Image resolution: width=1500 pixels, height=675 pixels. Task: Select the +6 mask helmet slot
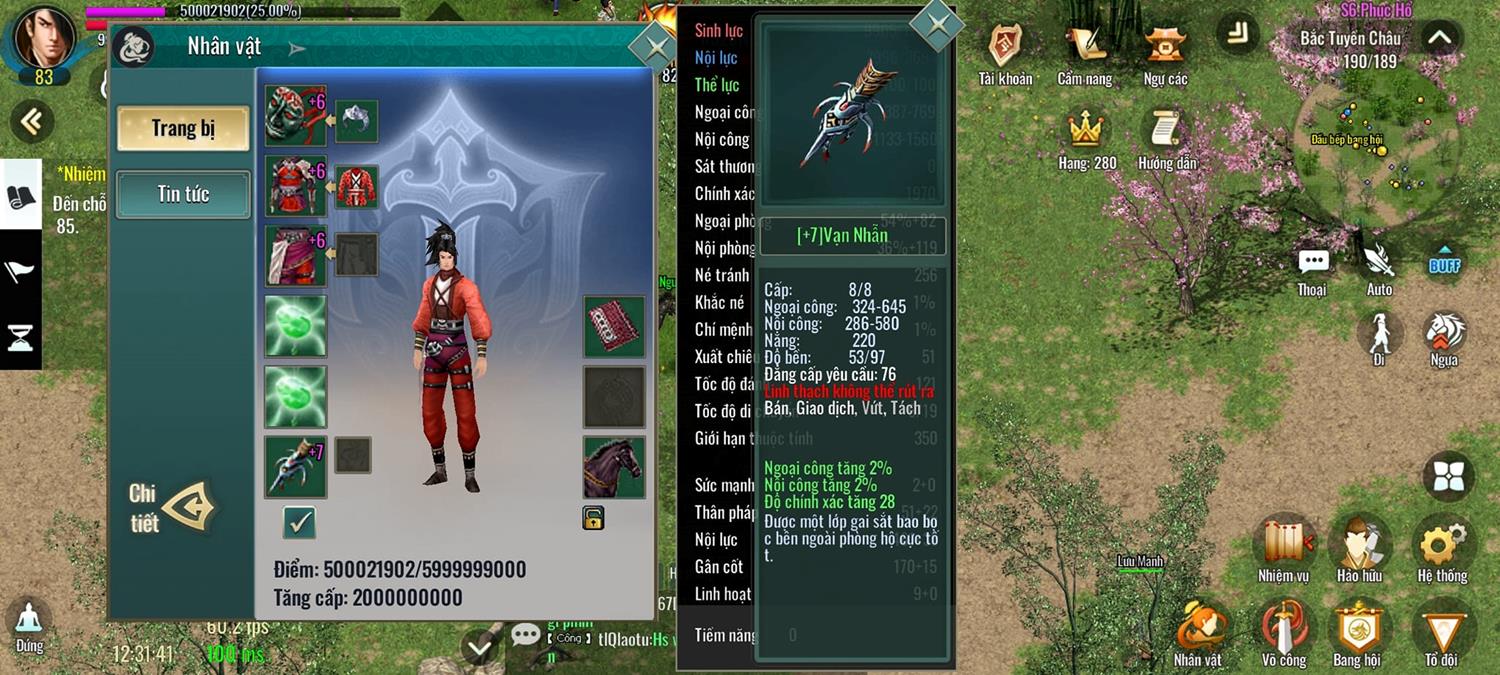[296, 115]
